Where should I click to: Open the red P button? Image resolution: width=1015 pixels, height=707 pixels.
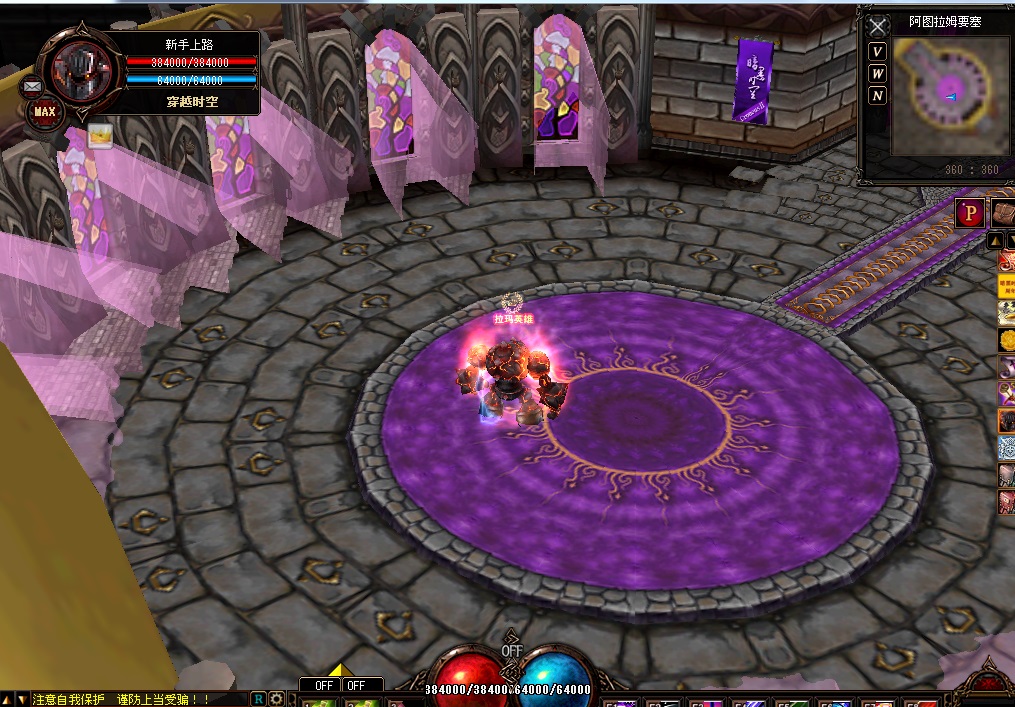pyautogui.click(x=969, y=213)
